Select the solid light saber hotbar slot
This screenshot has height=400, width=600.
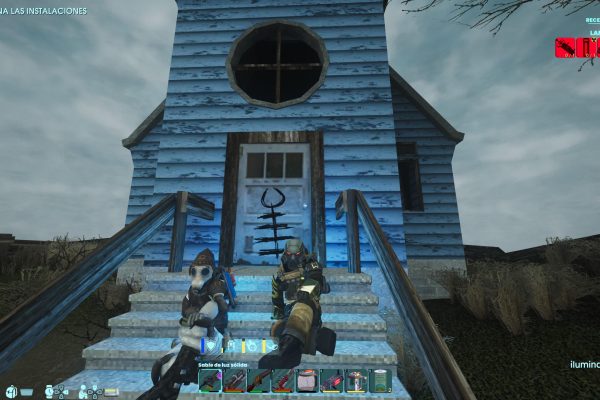(x=209, y=381)
